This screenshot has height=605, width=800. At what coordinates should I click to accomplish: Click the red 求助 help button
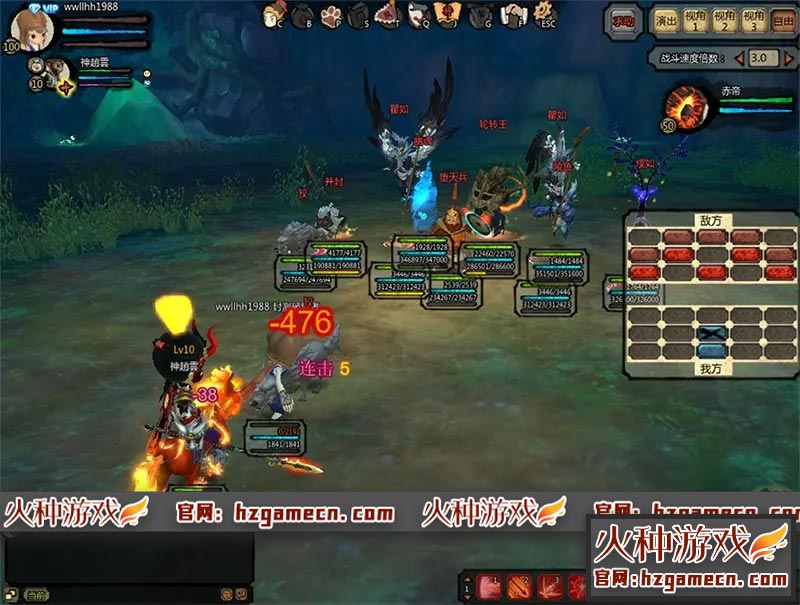click(x=624, y=19)
